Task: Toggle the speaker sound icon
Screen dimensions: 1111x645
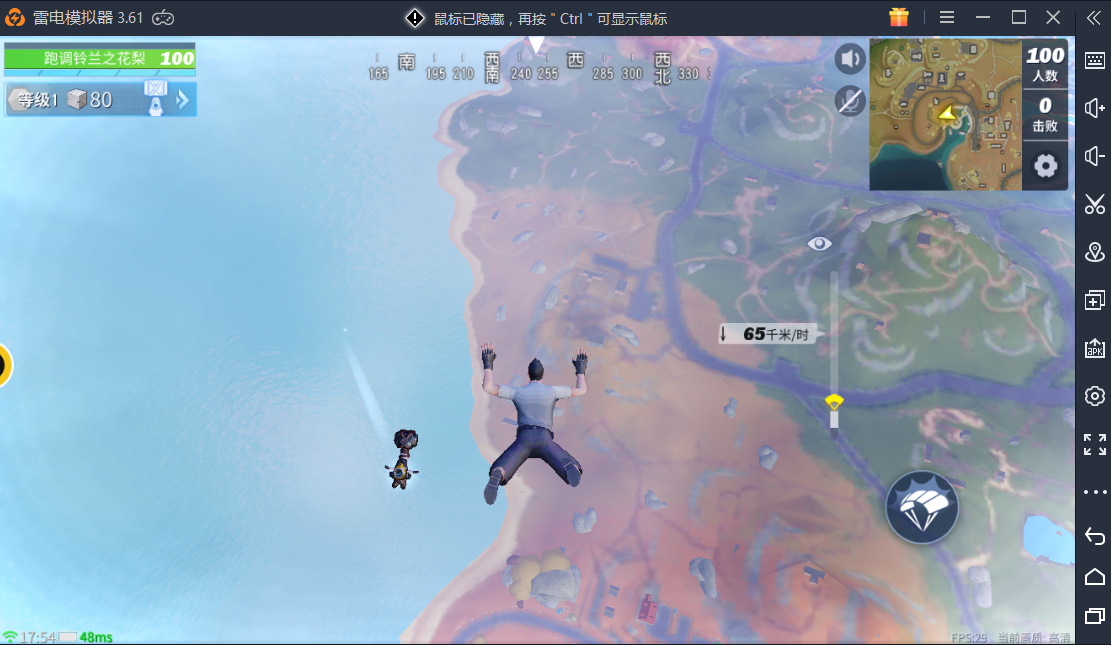Action: point(850,59)
